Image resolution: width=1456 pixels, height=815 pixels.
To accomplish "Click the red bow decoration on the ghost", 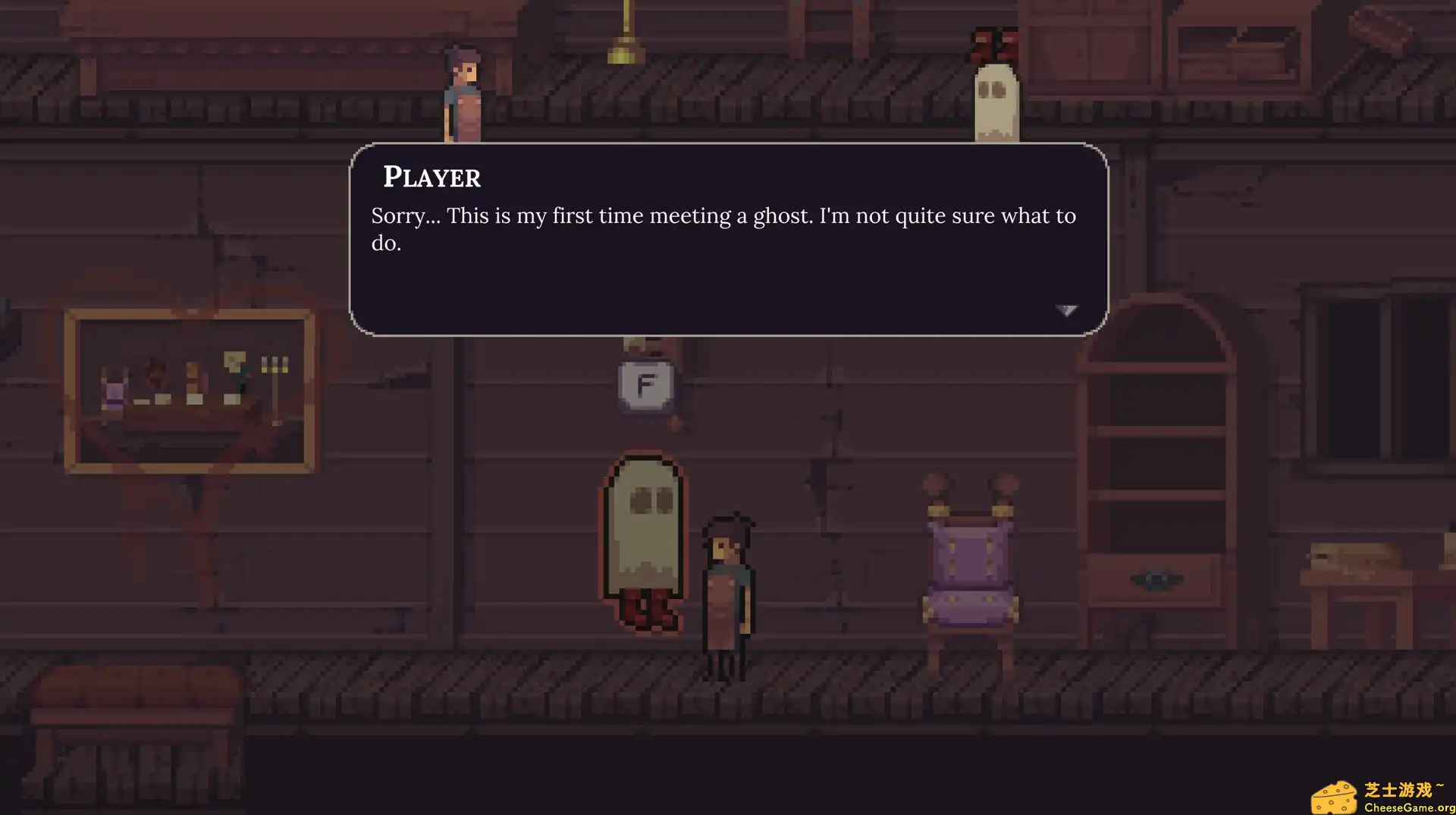I will click(x=996, y=42).
